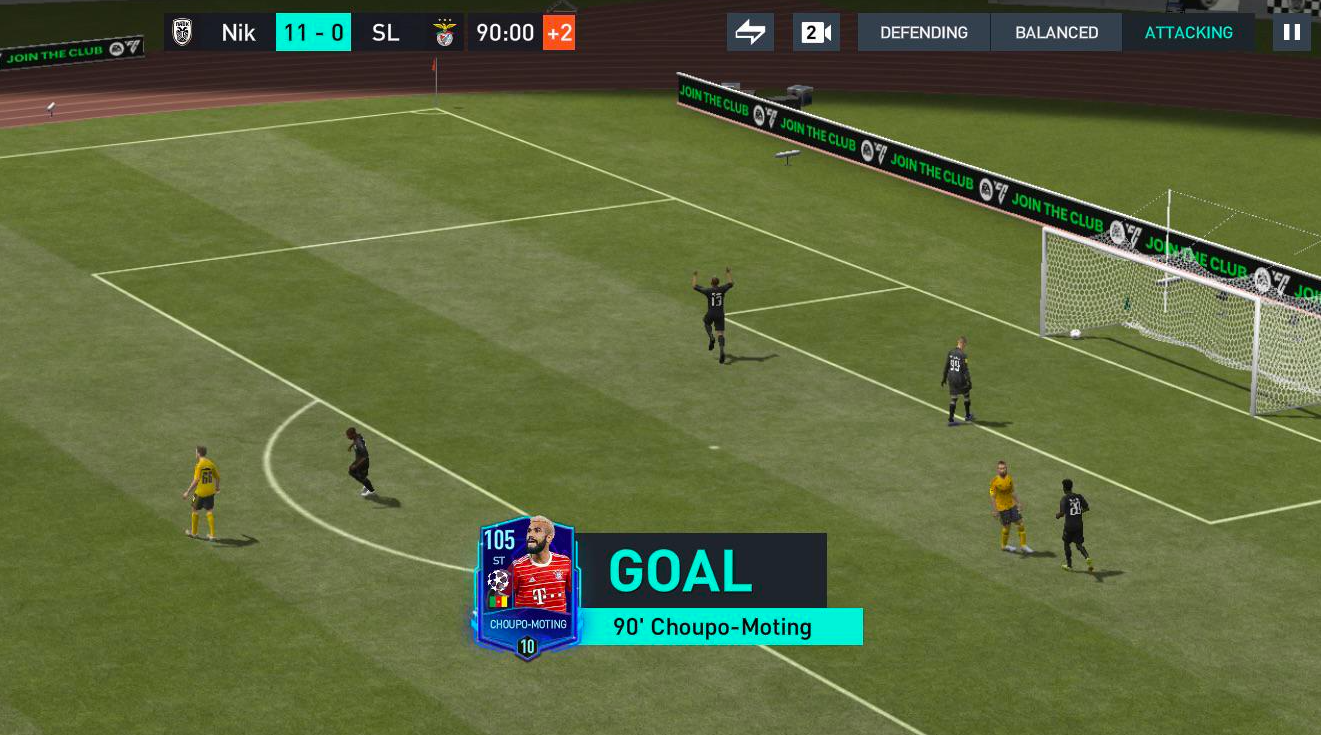Screen dimensions: 1321x735
Task: Tap the teal 11 - 0 scoreline
Action: coord(313,31)
